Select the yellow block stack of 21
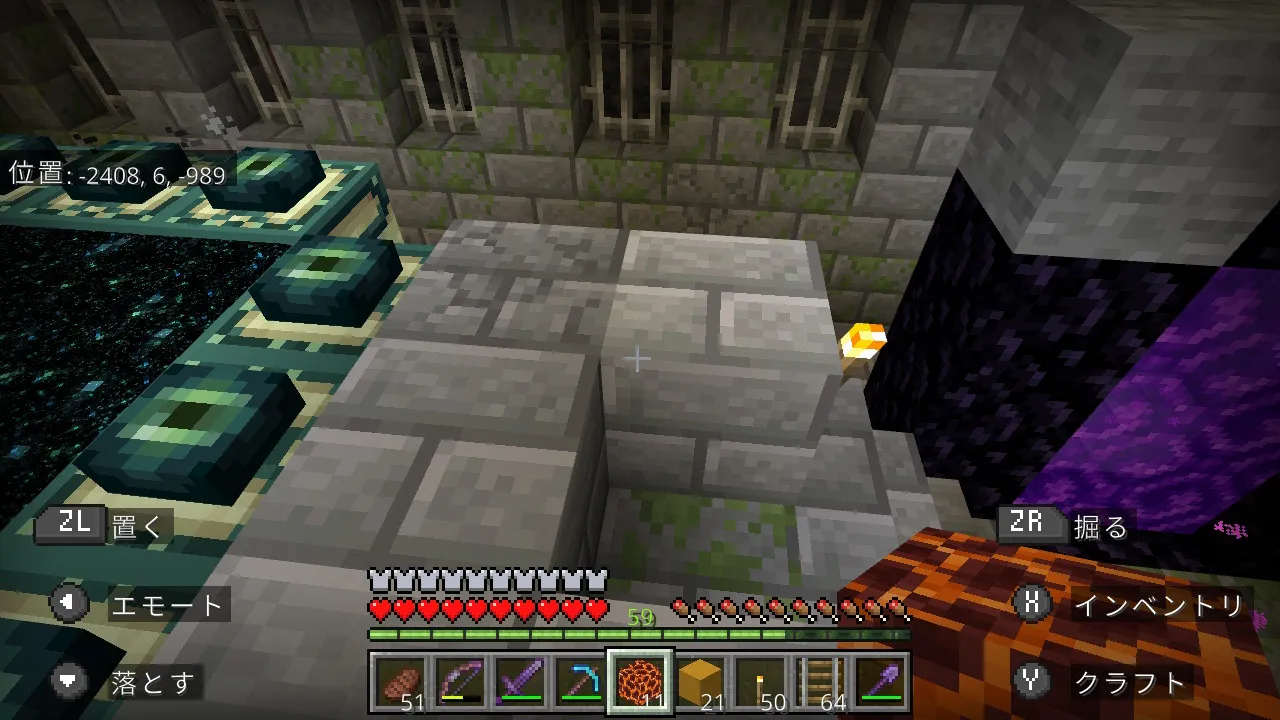Image resolution: width=1280 pixels, height=720 pixels. (x=700, y=683)
